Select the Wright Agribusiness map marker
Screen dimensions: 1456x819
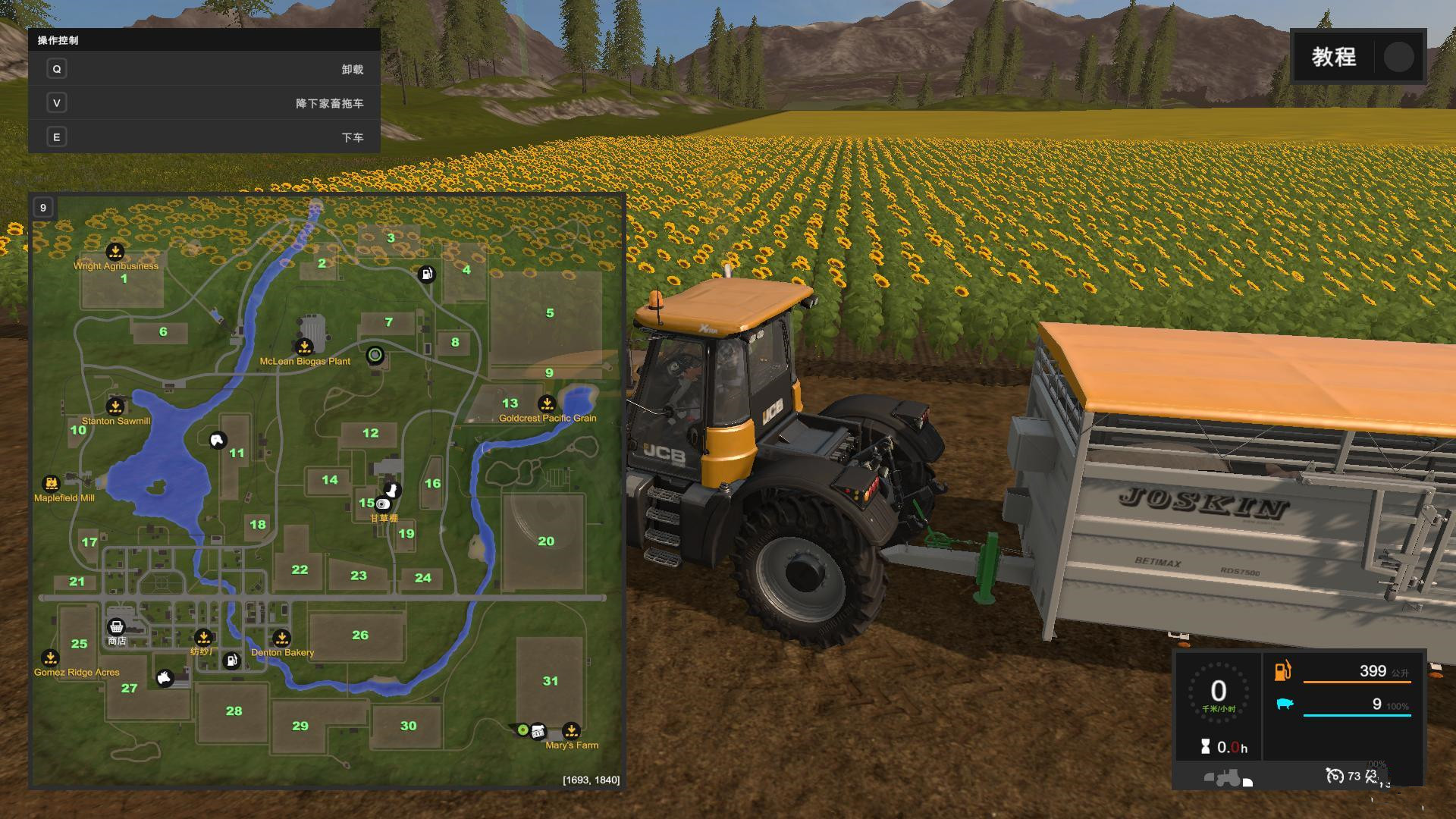tap(115, 251)
